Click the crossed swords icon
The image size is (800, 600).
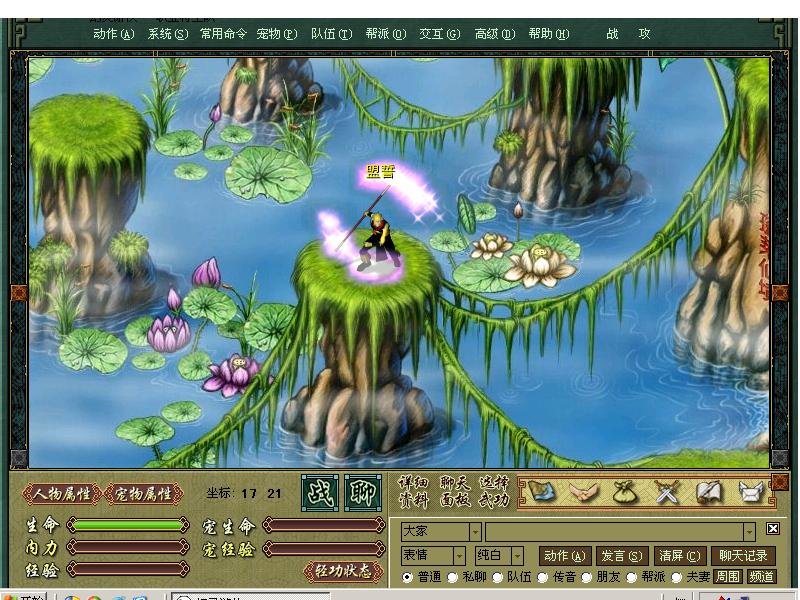tap(666, 491)
